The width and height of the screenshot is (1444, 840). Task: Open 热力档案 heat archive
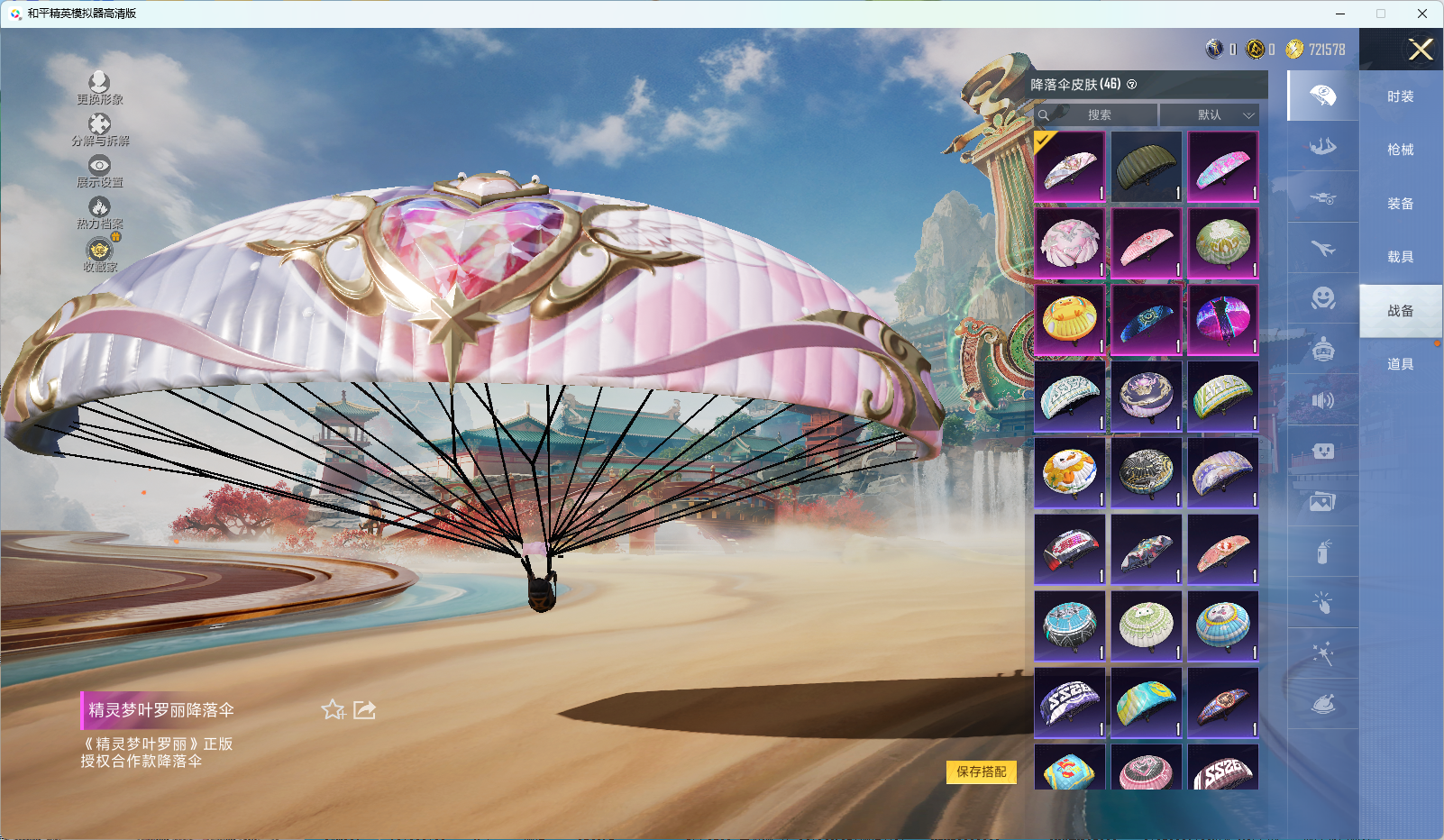[99, 212]
